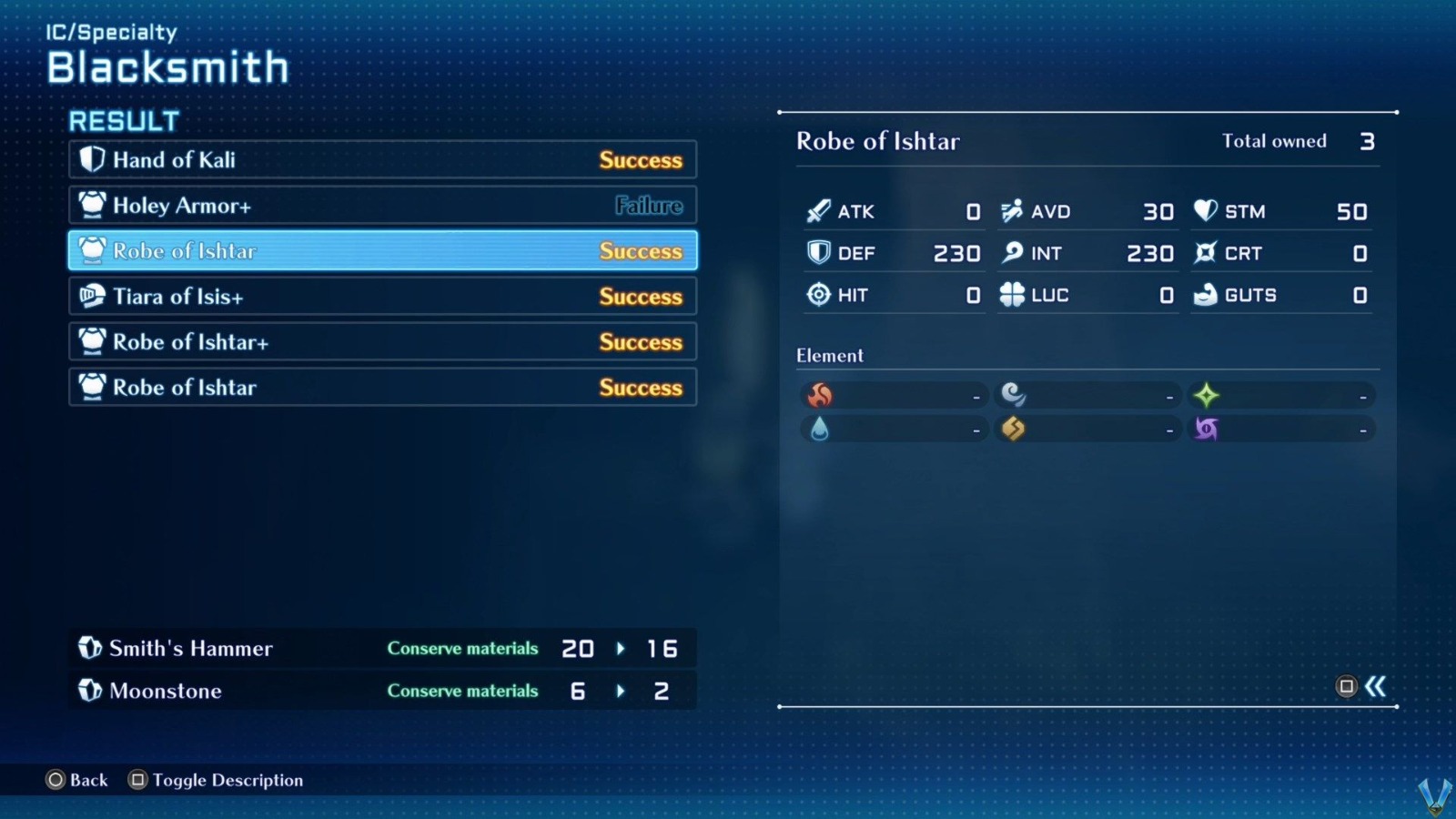Toggle Conserve materials for Moonstone
The height and width of the screenshot is (819, 1456).
point(462,691)
